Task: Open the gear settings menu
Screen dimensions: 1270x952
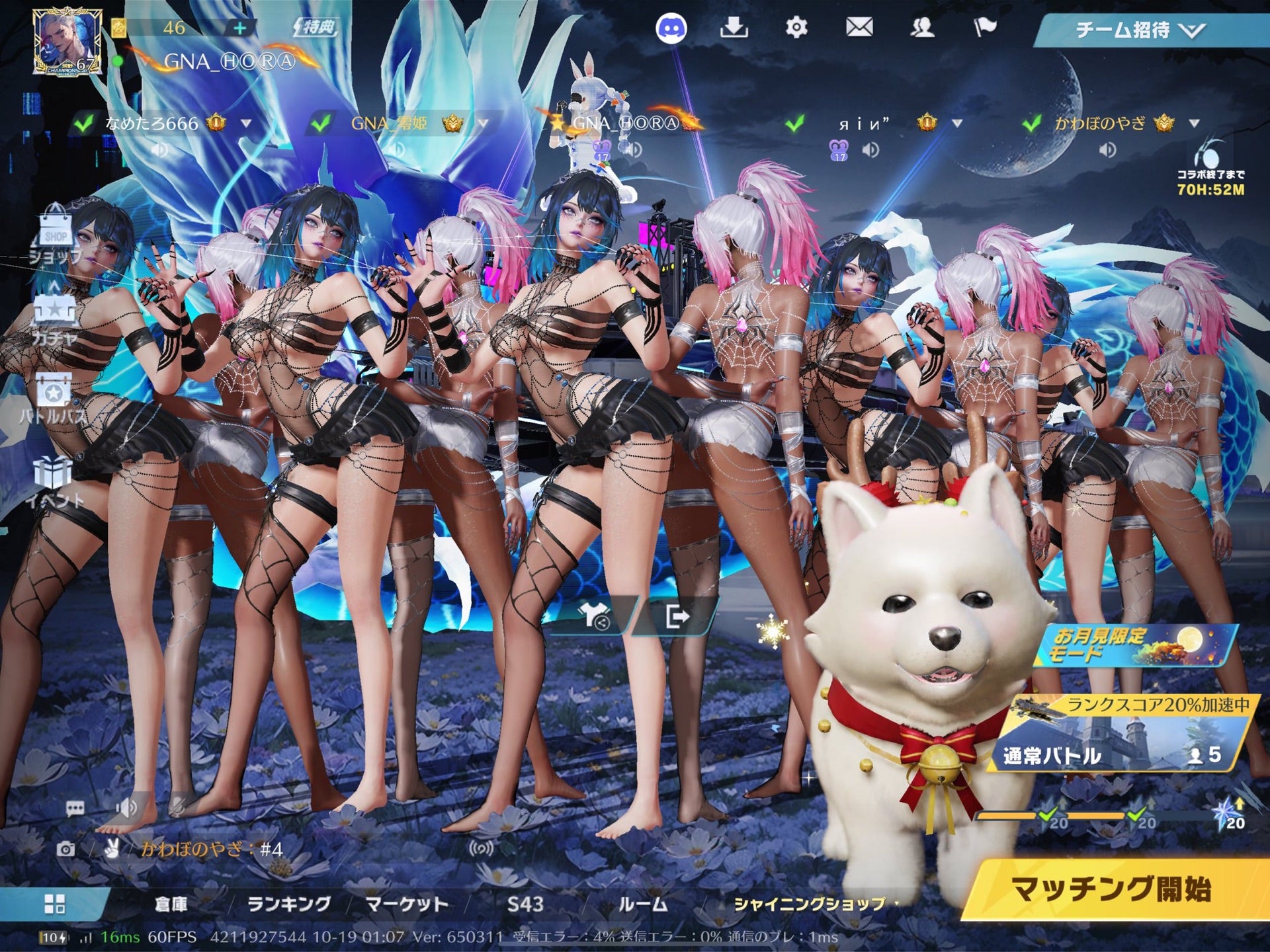Action: pos(796,28)
